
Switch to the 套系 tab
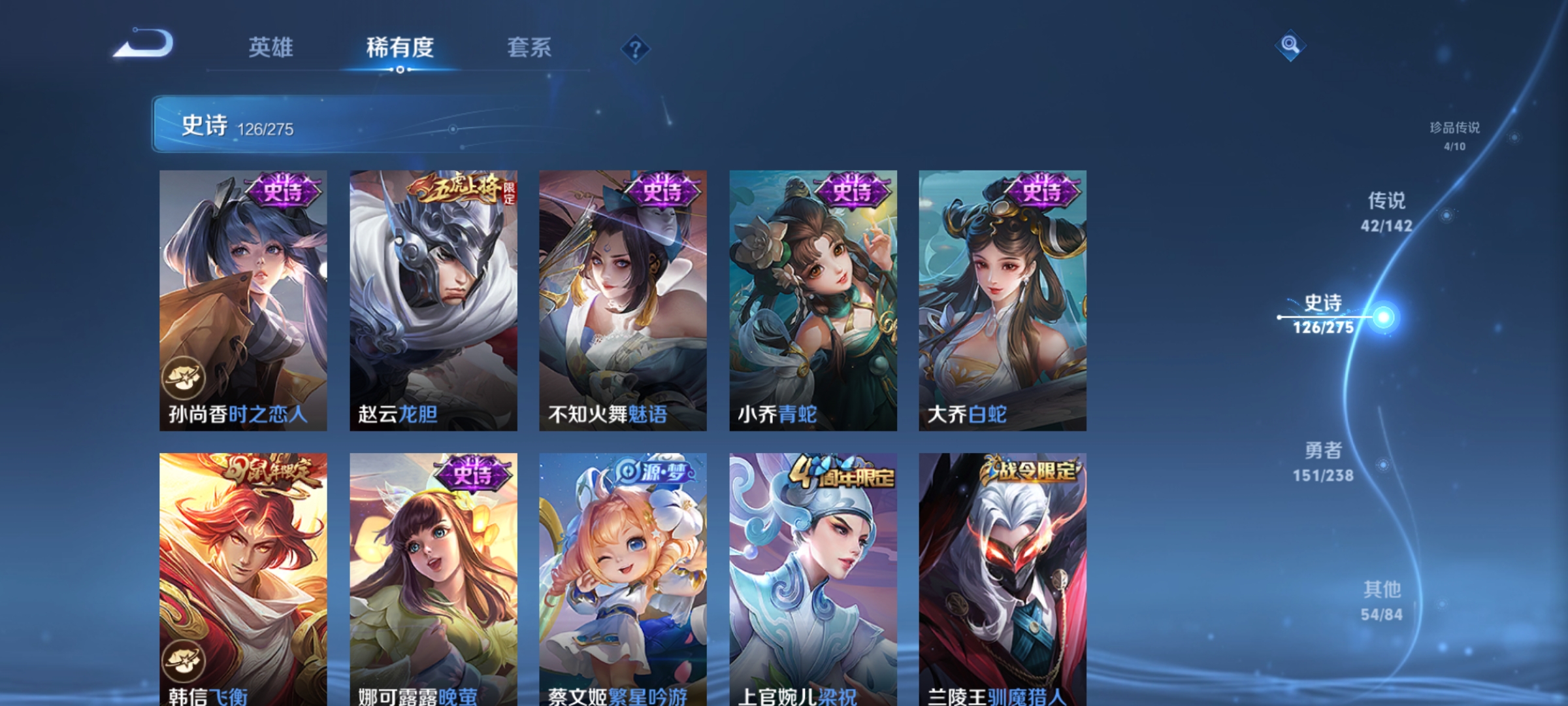[531, 48]
